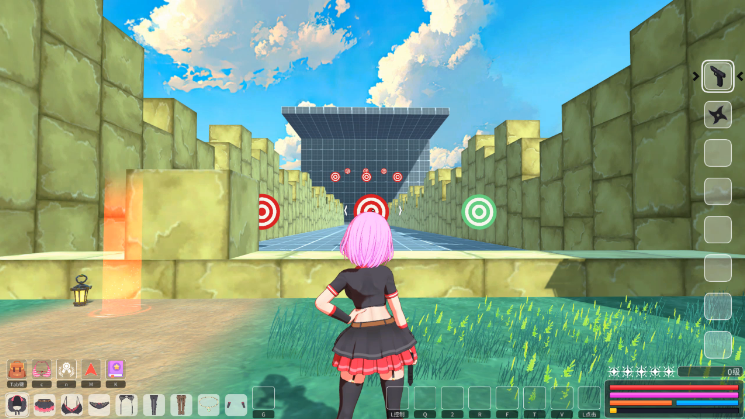Viewport: 745px width, 419px height.
Task: Select the pistol weapon slot
Action: pyautogui.click(x=718, y=76)
